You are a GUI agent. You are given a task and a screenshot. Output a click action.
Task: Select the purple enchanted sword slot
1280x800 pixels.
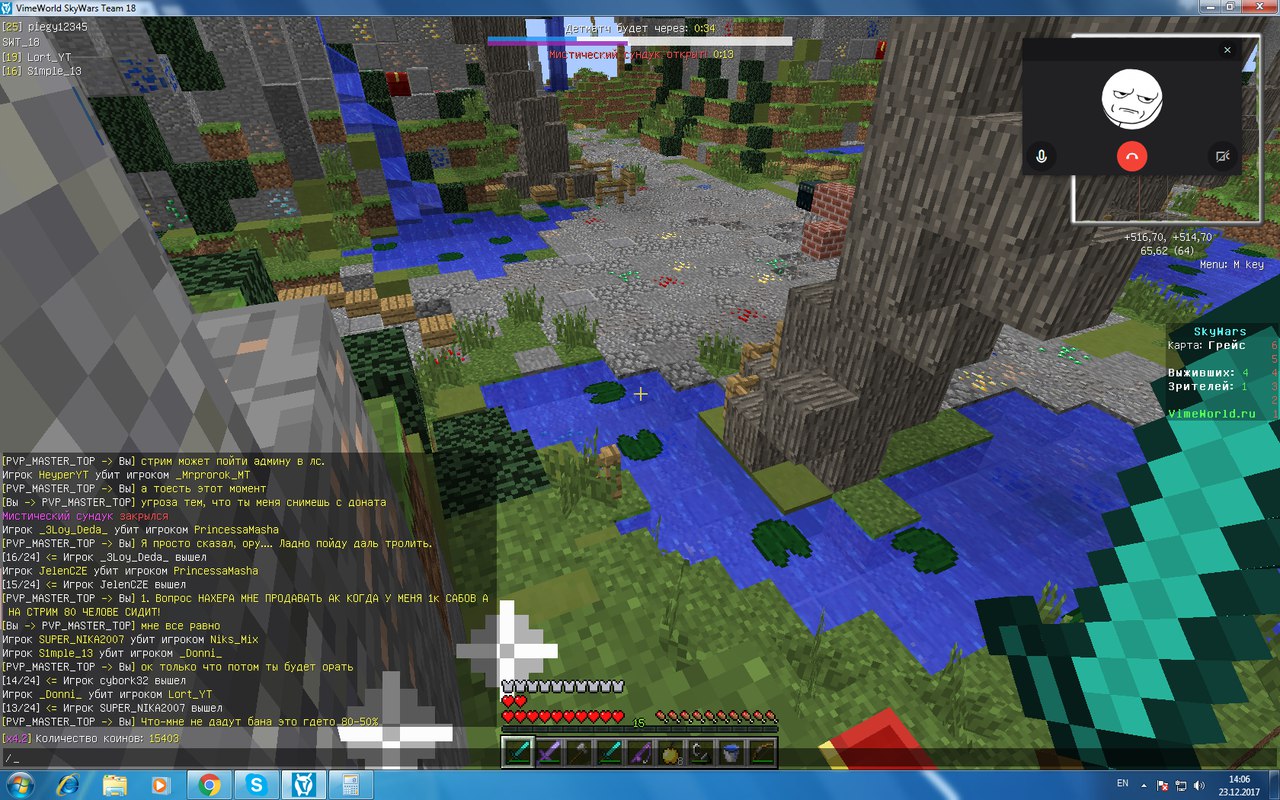pyautogui.click(x=547, y=753)
